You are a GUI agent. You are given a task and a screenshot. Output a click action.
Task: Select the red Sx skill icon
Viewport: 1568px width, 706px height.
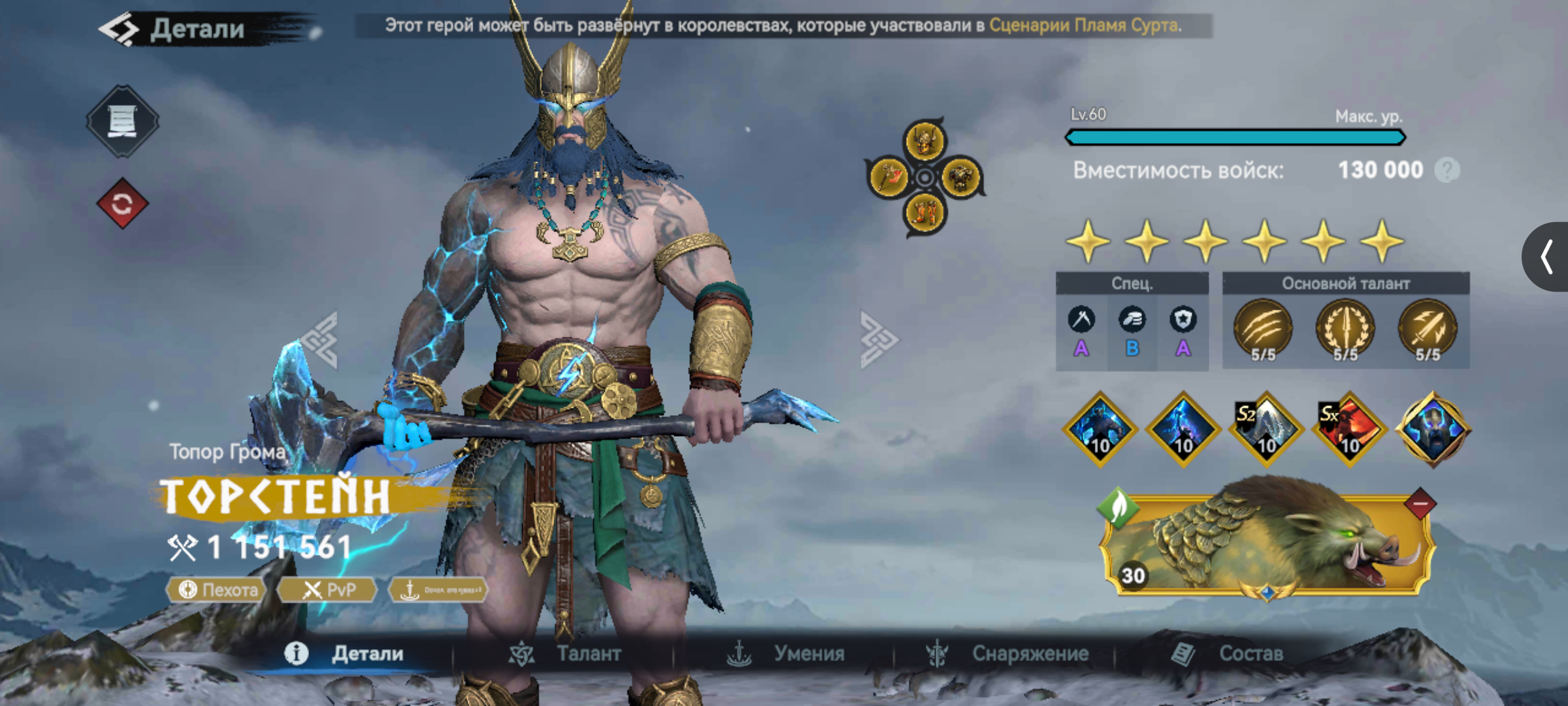1349,429
